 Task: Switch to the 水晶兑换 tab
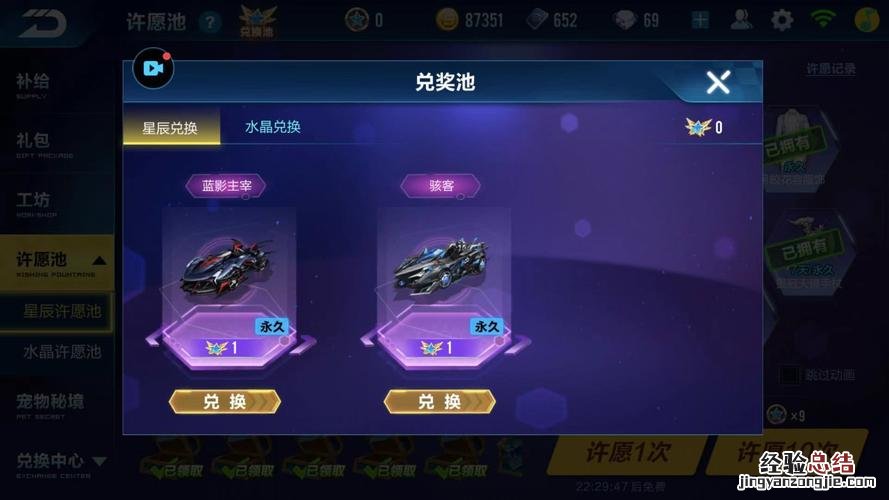pos(273,127)
